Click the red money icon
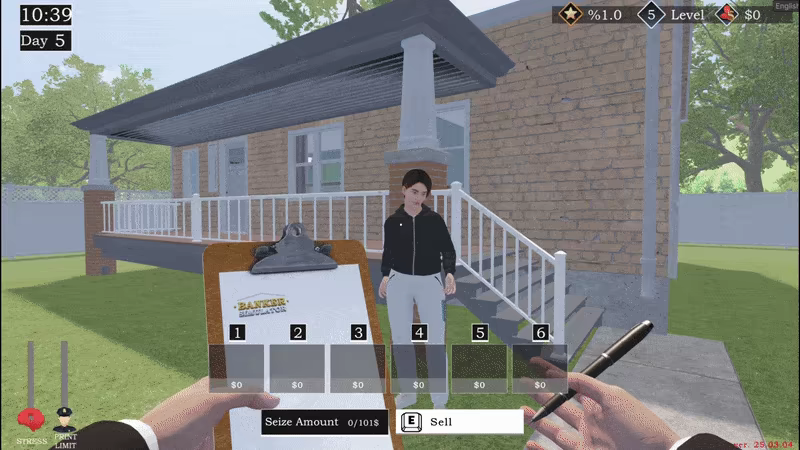Screen dimensions: 800x450 coord(729,16)
